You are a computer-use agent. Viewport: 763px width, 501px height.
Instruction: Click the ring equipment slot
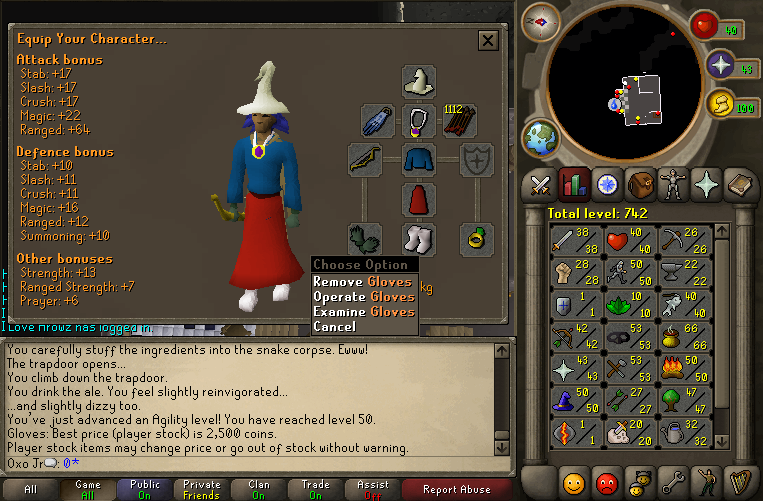[476, 239]
